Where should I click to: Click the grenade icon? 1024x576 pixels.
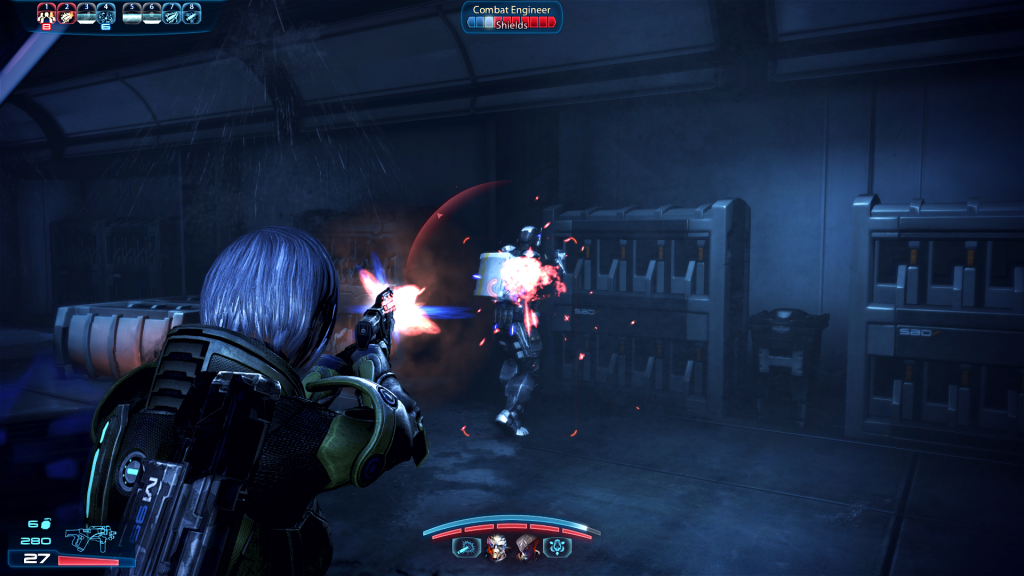(x=46, y=524)
